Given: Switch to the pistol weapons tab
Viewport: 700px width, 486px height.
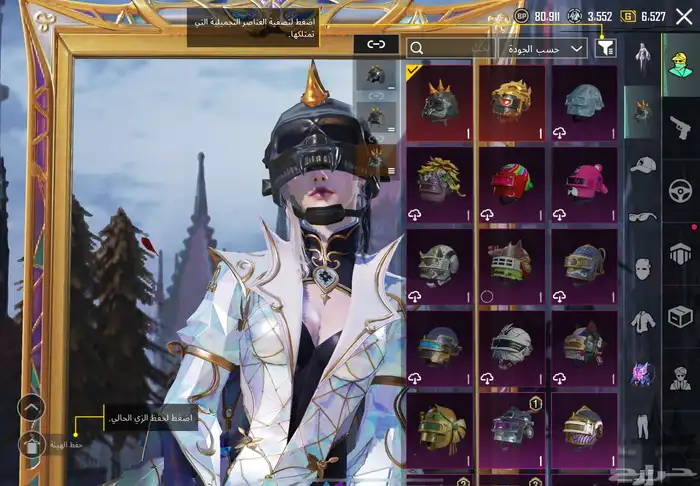Looking at the screenshot, I should click(681, 125).
